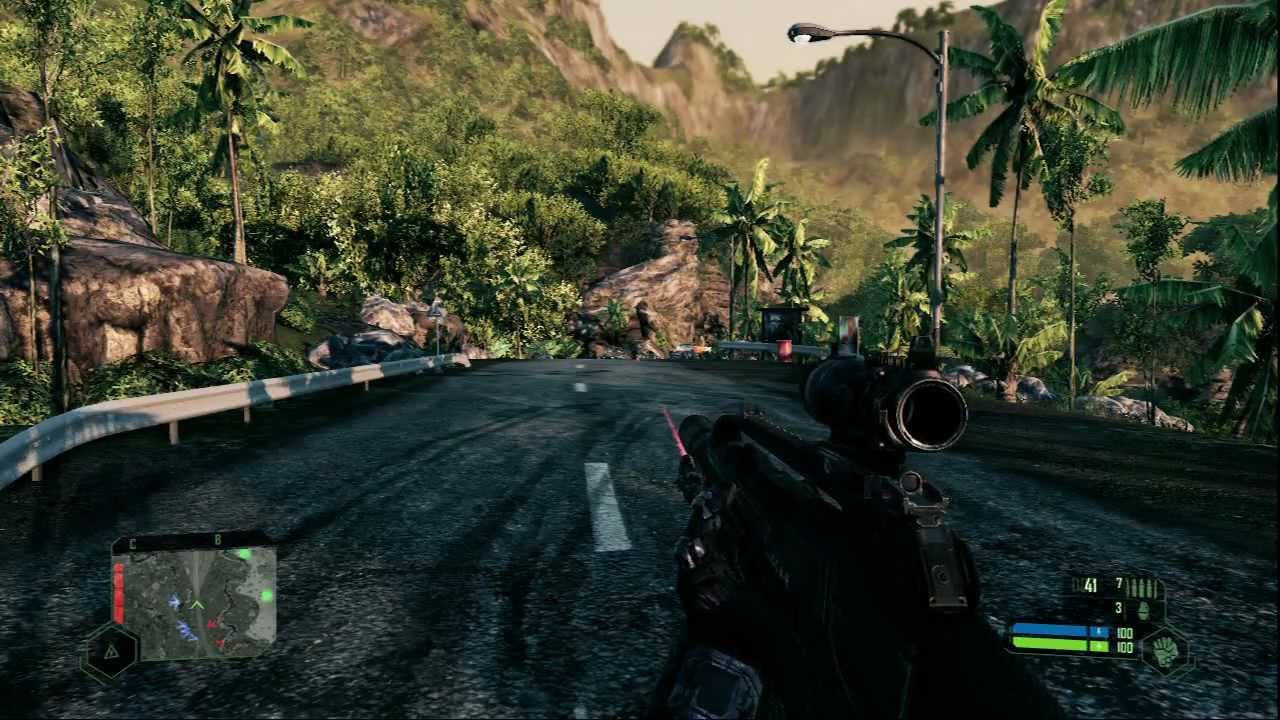
Task: Expand grid column C on the minimap header
Action: click(133, 544)
